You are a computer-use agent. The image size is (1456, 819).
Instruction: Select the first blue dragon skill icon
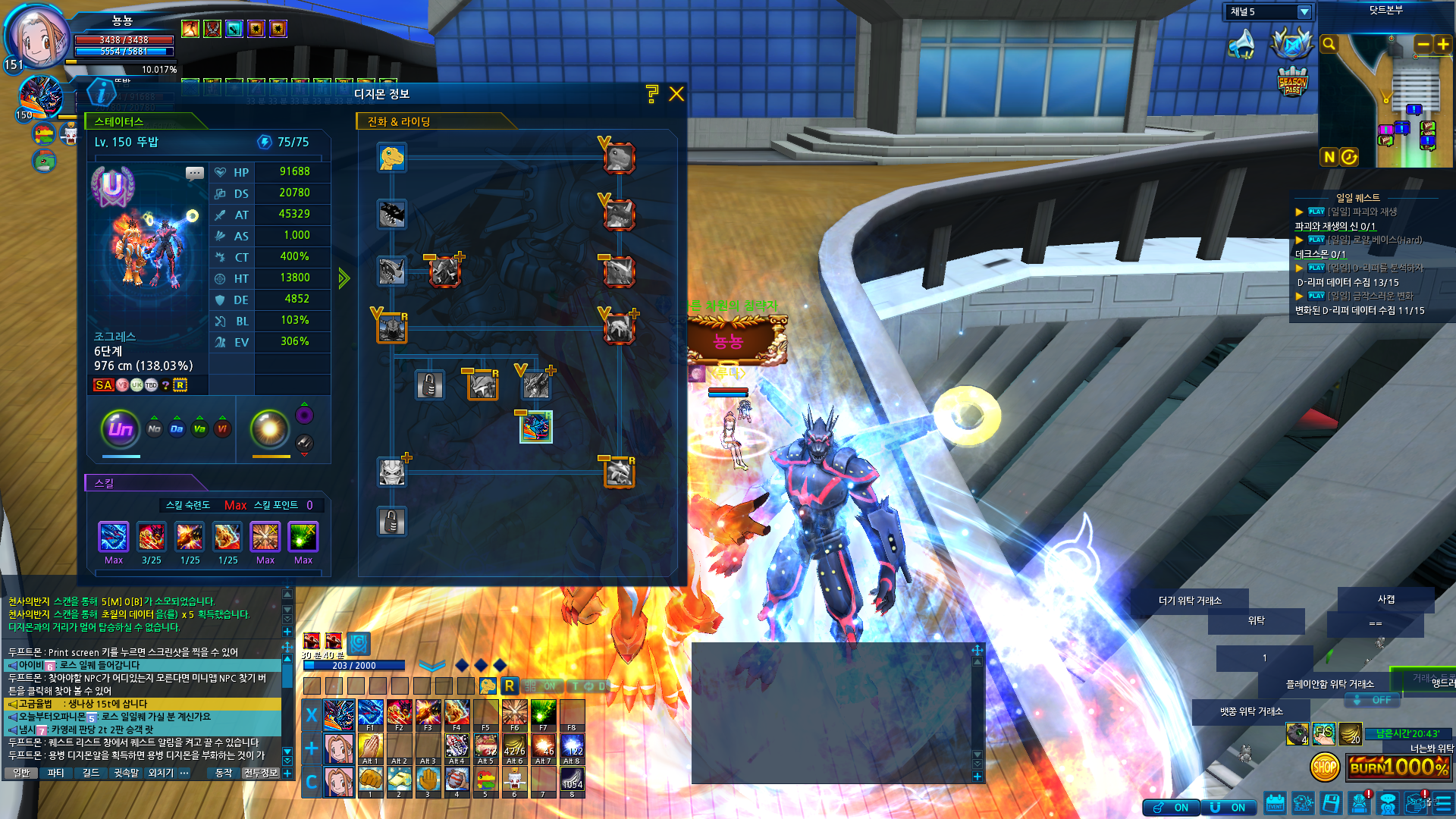click(x=114, y=537)
